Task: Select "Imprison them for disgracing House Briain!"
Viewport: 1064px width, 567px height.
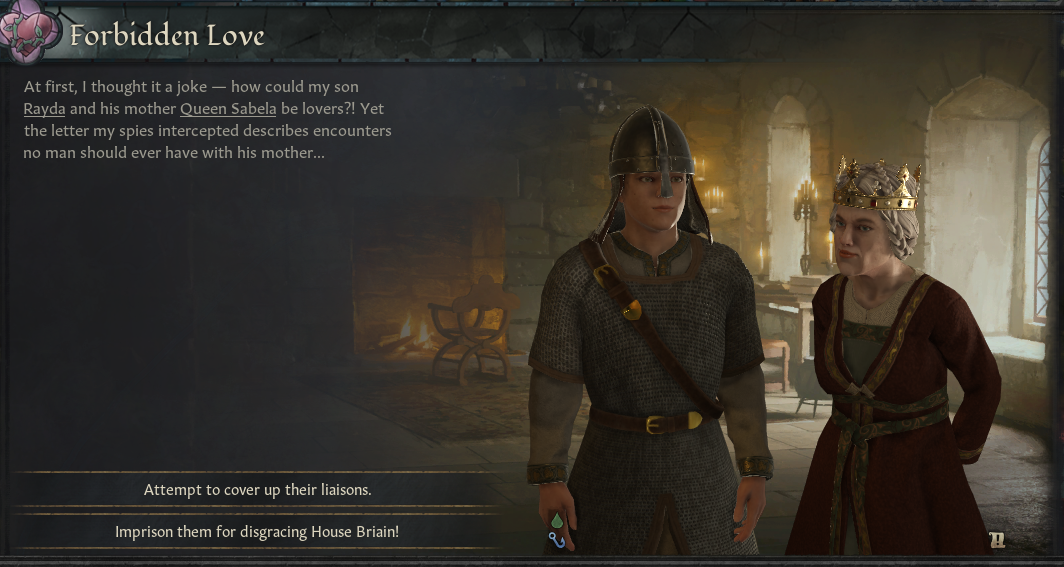Action: click(x=257, y=531)
